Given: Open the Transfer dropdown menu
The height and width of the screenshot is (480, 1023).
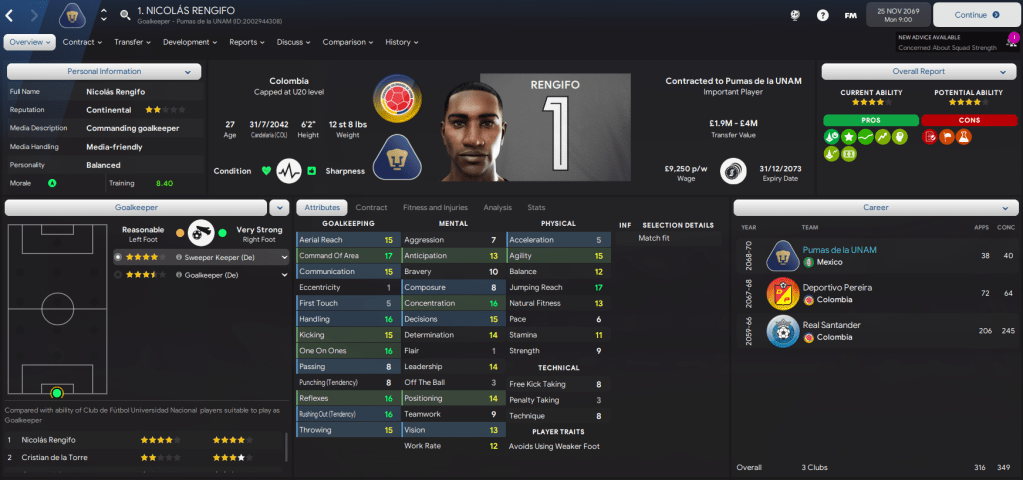Looking at the screenshot, I should click(x=132, y=42).
